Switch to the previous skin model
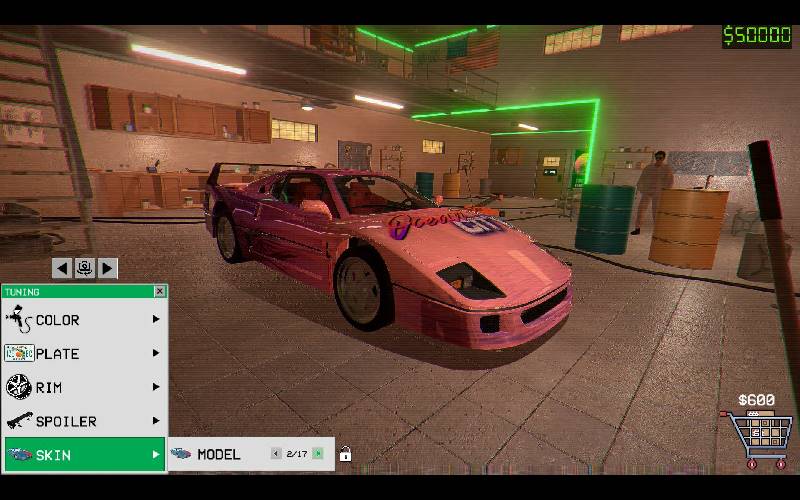 276,454
